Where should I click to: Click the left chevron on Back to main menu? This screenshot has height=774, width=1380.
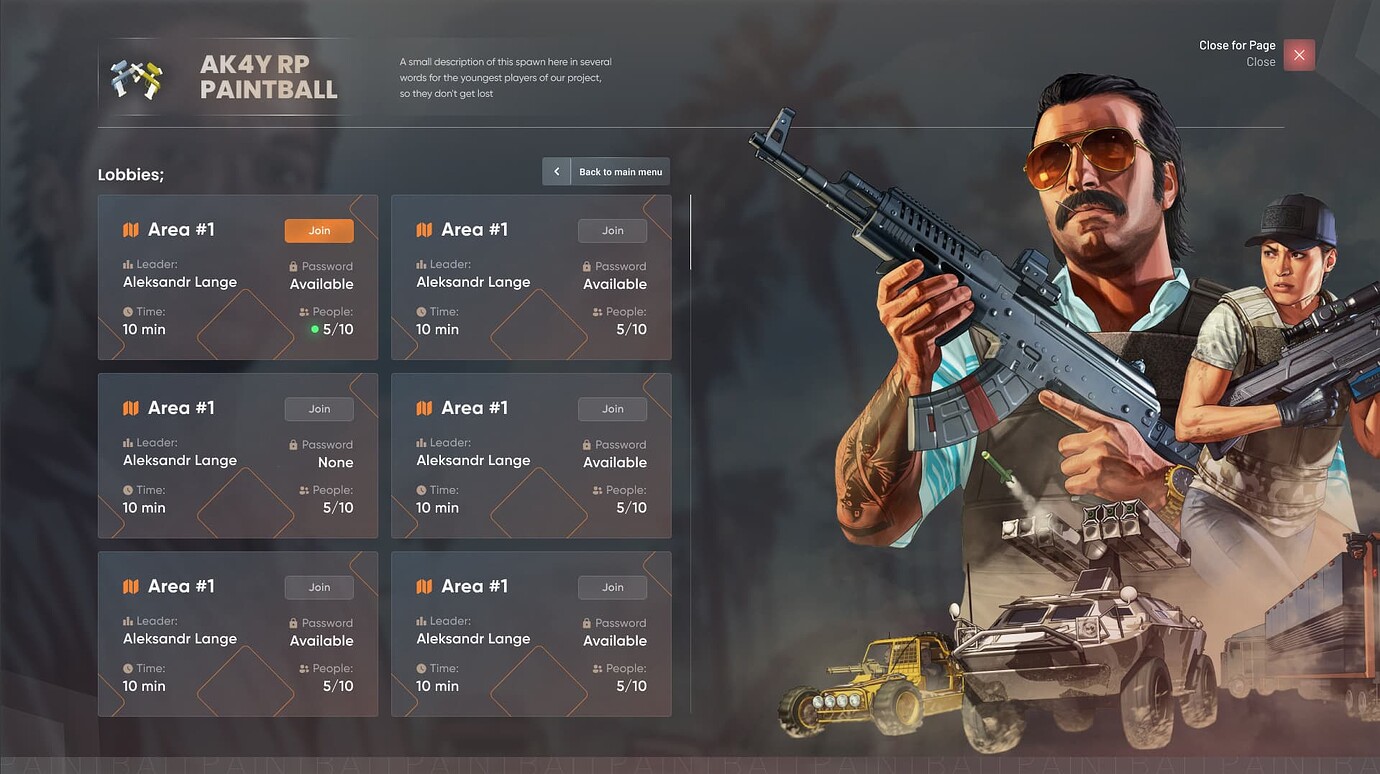[x=557, y=171]
